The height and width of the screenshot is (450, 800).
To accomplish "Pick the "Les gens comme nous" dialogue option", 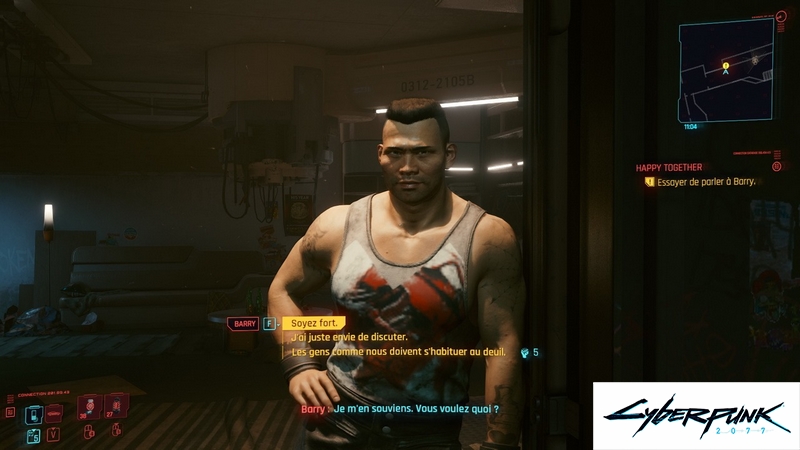I will pyautogui.click(x=398, y=352).
